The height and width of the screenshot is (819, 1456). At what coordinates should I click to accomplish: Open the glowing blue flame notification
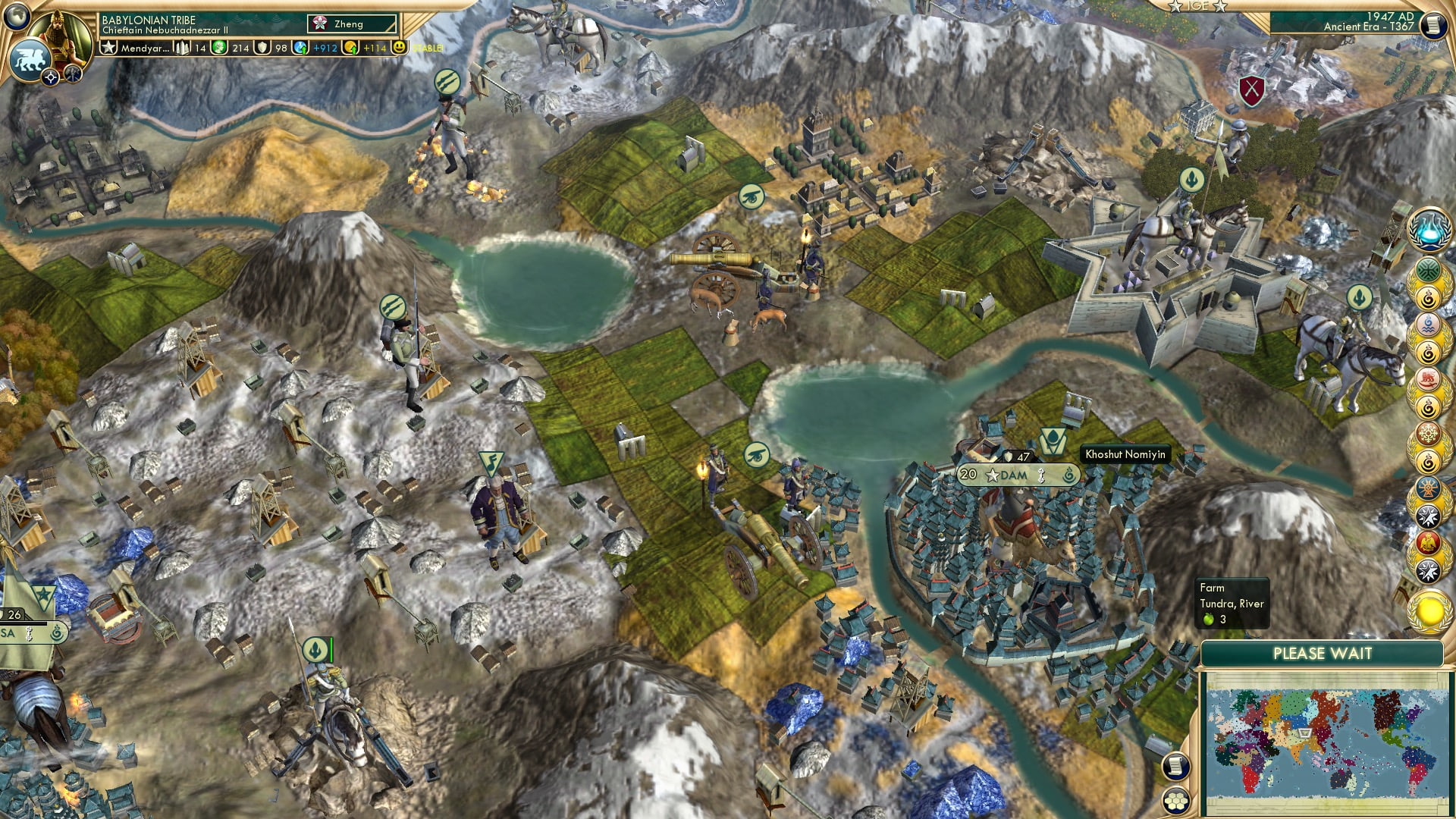coord(1429,230)
